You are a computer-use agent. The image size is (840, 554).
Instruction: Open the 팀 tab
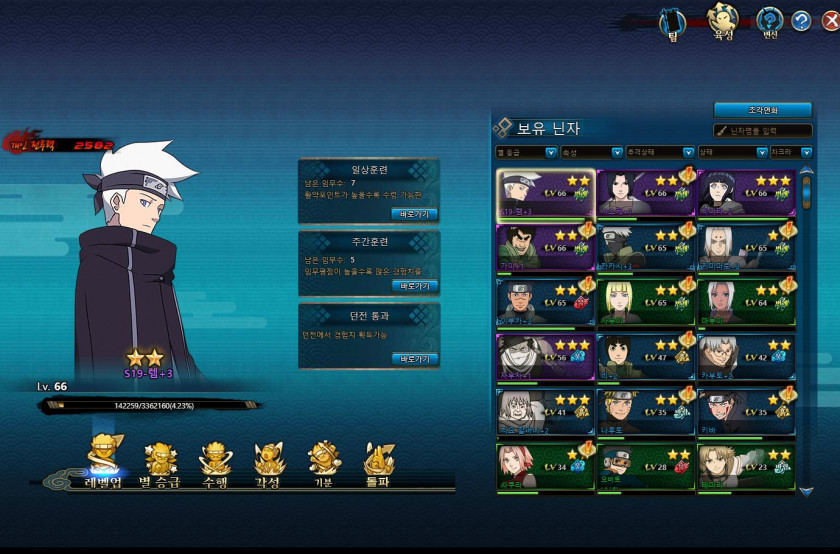click(x=674, y=22)
